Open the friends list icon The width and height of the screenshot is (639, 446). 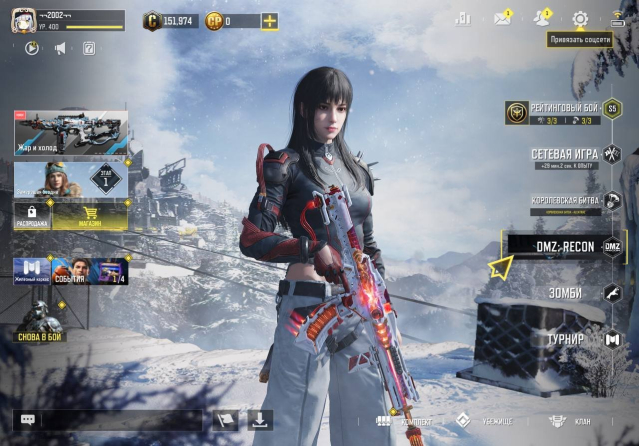(541, 19)
